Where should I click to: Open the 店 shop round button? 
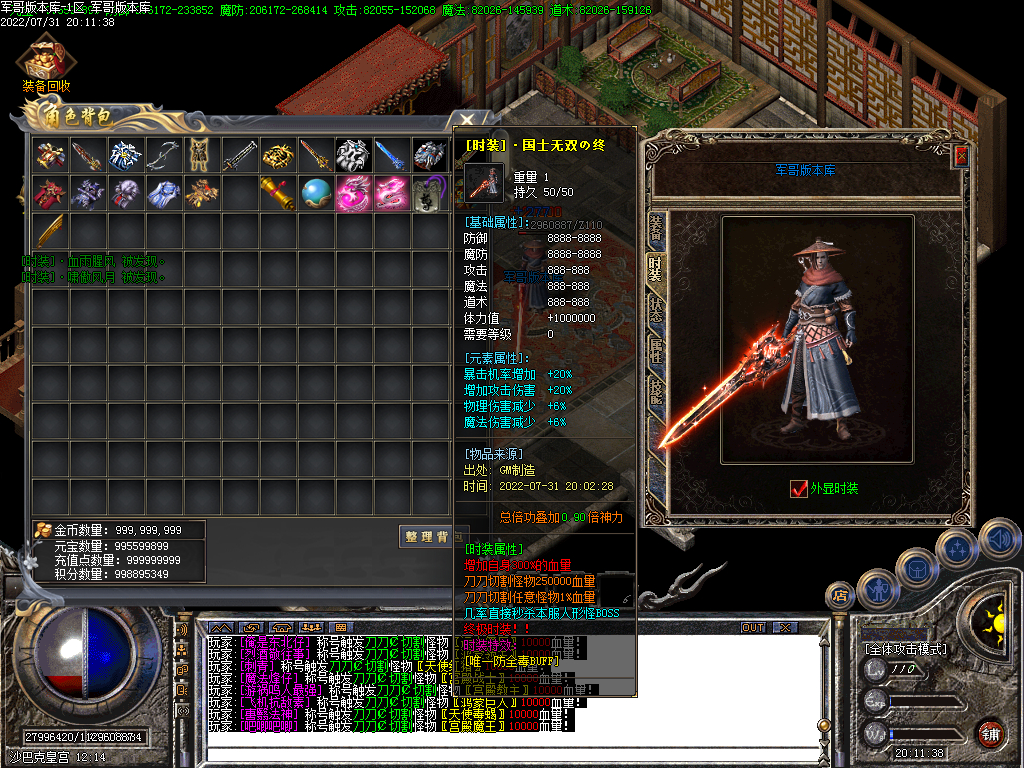(x=839, y=596)
